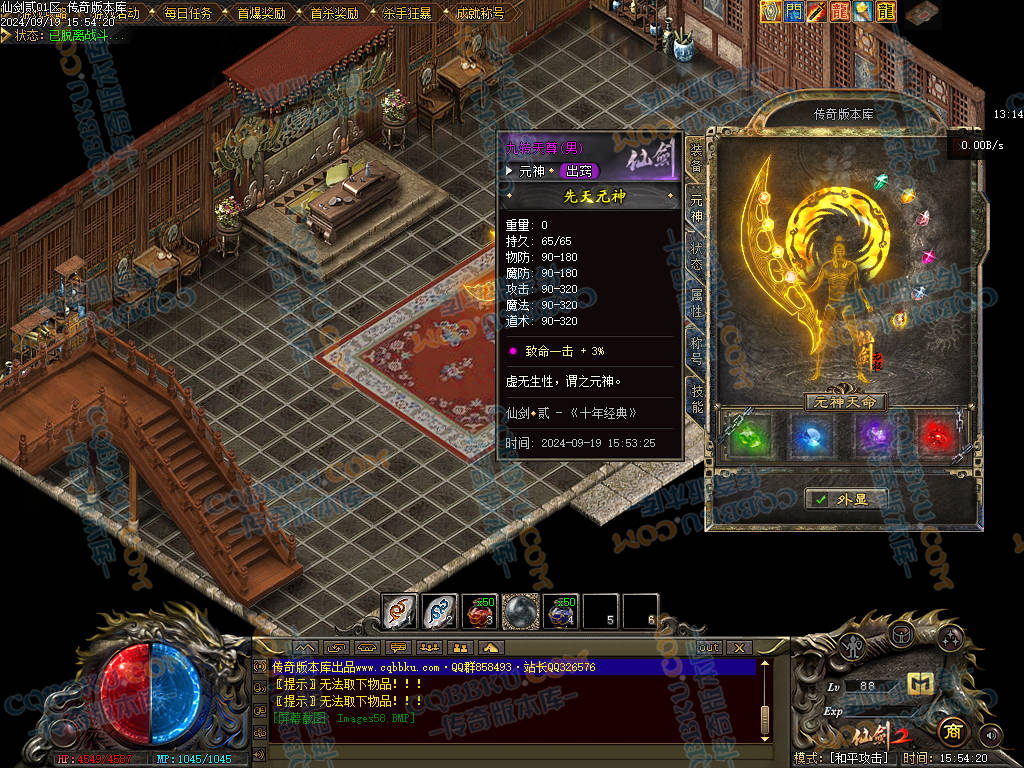
Task: Select the purple gem slot
Action: (877, 437)
